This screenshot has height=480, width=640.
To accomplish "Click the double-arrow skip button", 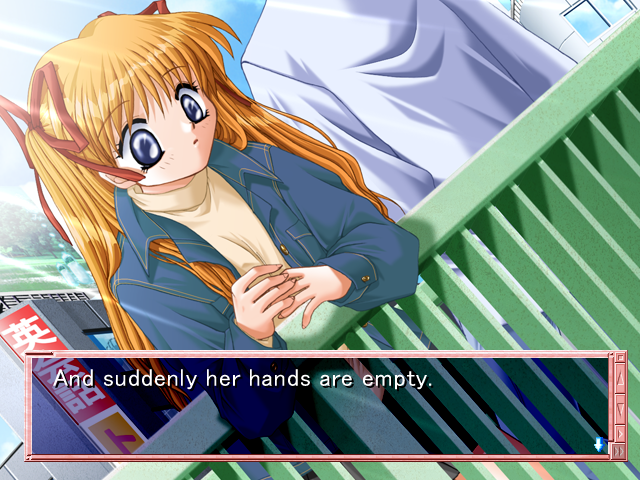I will 619,451.
